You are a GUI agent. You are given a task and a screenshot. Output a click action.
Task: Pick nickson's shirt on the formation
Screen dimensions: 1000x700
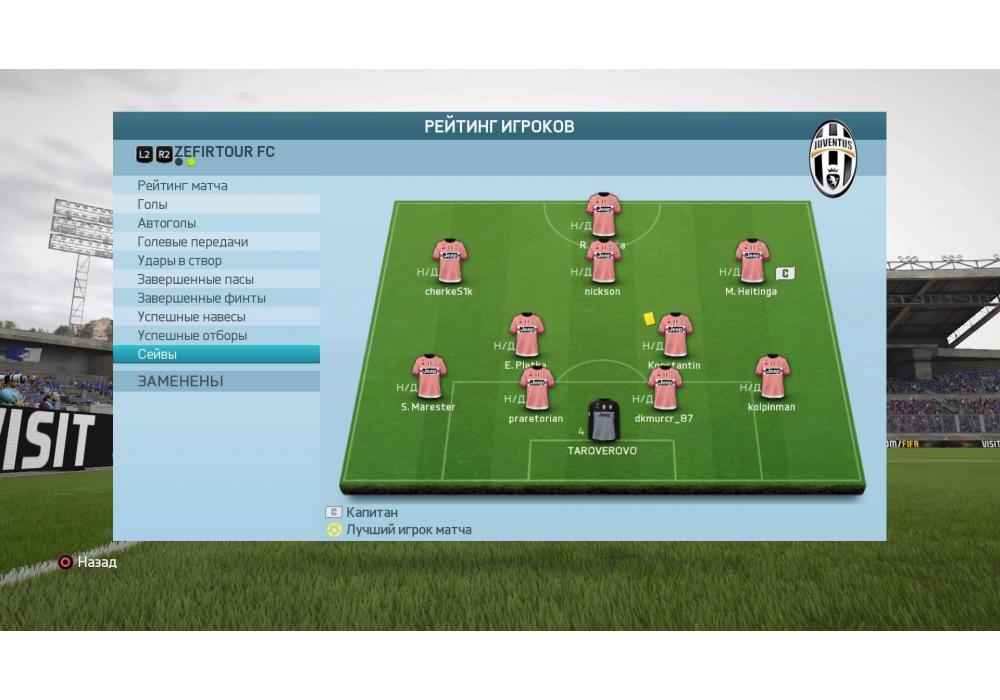[603, 262]
